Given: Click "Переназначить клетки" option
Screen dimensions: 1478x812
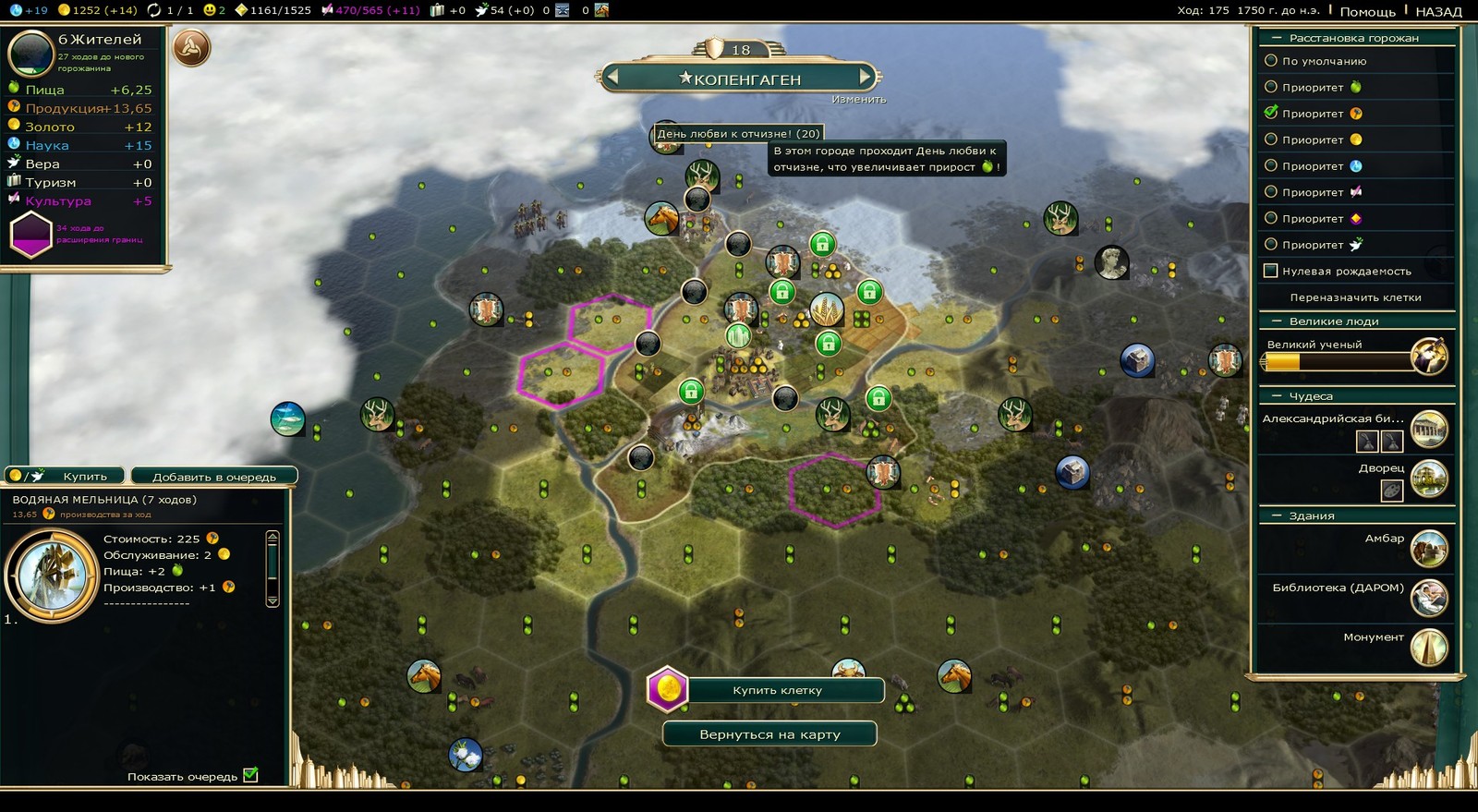Looking at the screenshot, I should tap(1355, 297).
